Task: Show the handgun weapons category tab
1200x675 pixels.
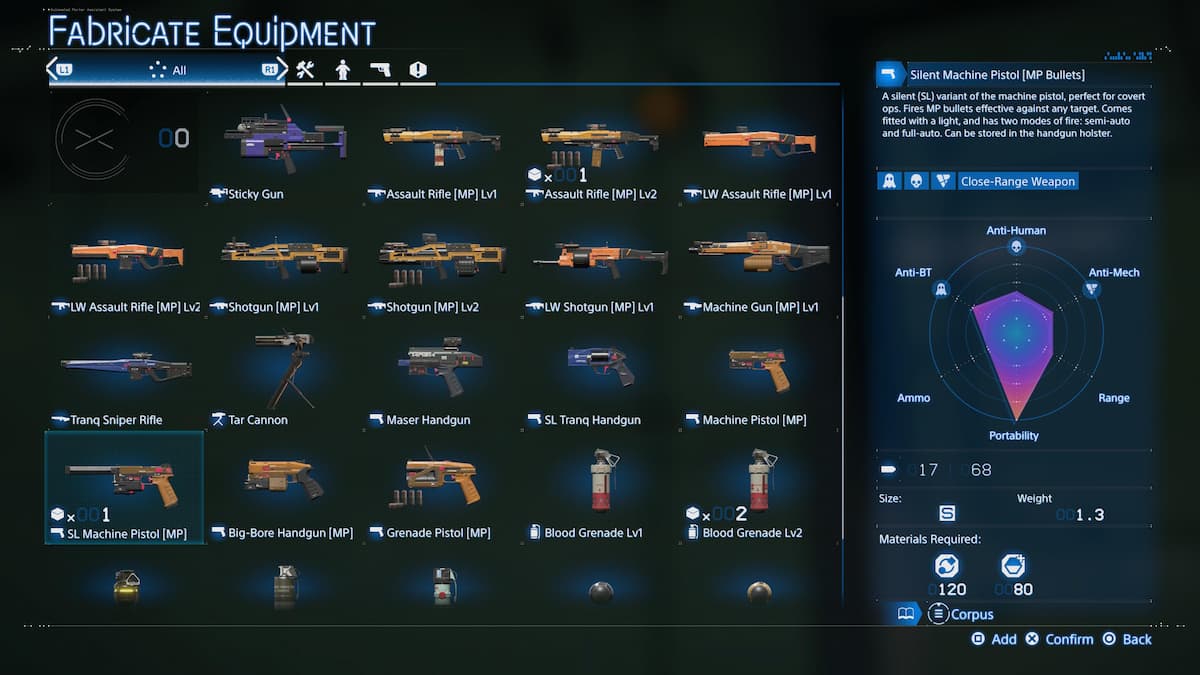Action: (x=380, y=70)
